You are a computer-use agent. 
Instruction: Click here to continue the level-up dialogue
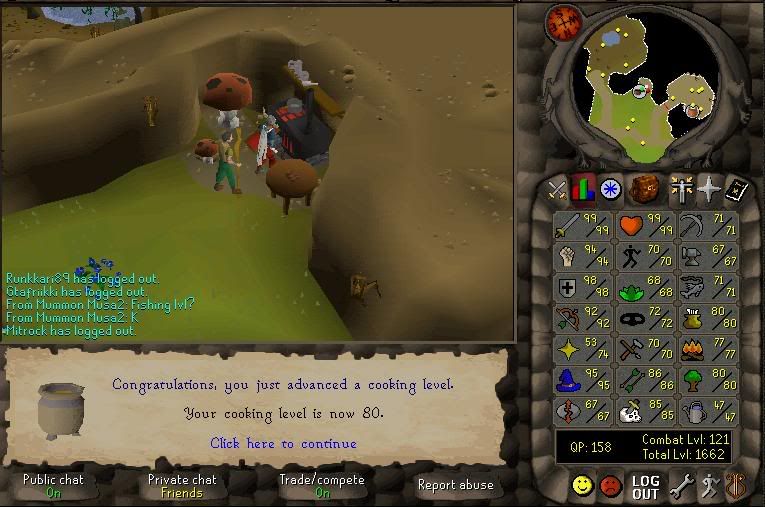tap(283, 443)
